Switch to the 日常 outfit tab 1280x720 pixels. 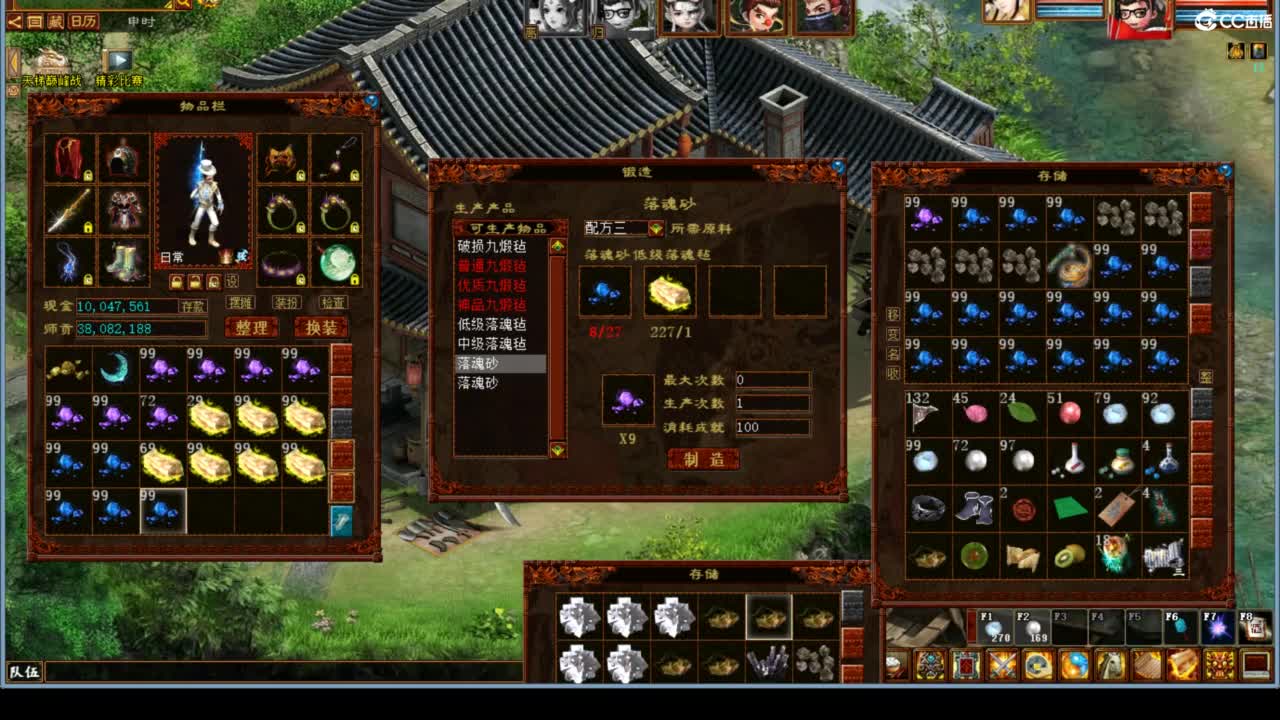tap(171, 254)
